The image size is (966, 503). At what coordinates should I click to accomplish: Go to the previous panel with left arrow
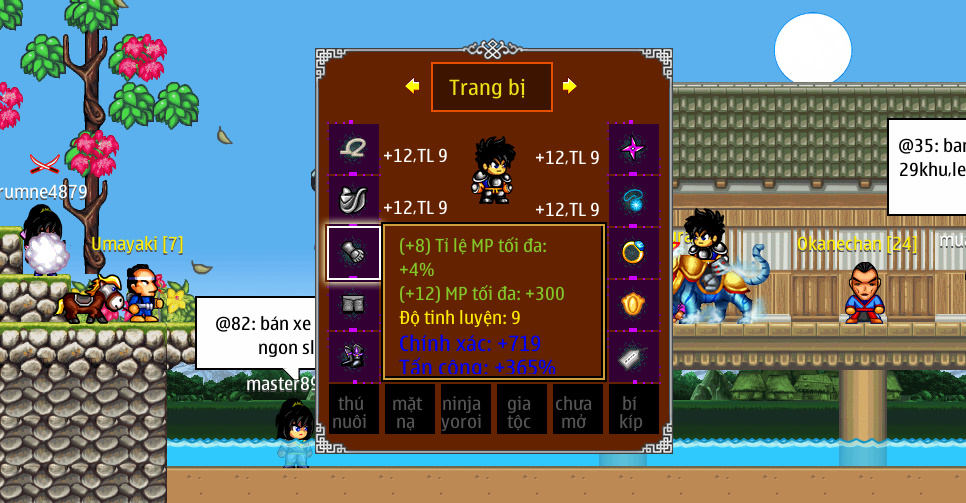tap(412, 87)
